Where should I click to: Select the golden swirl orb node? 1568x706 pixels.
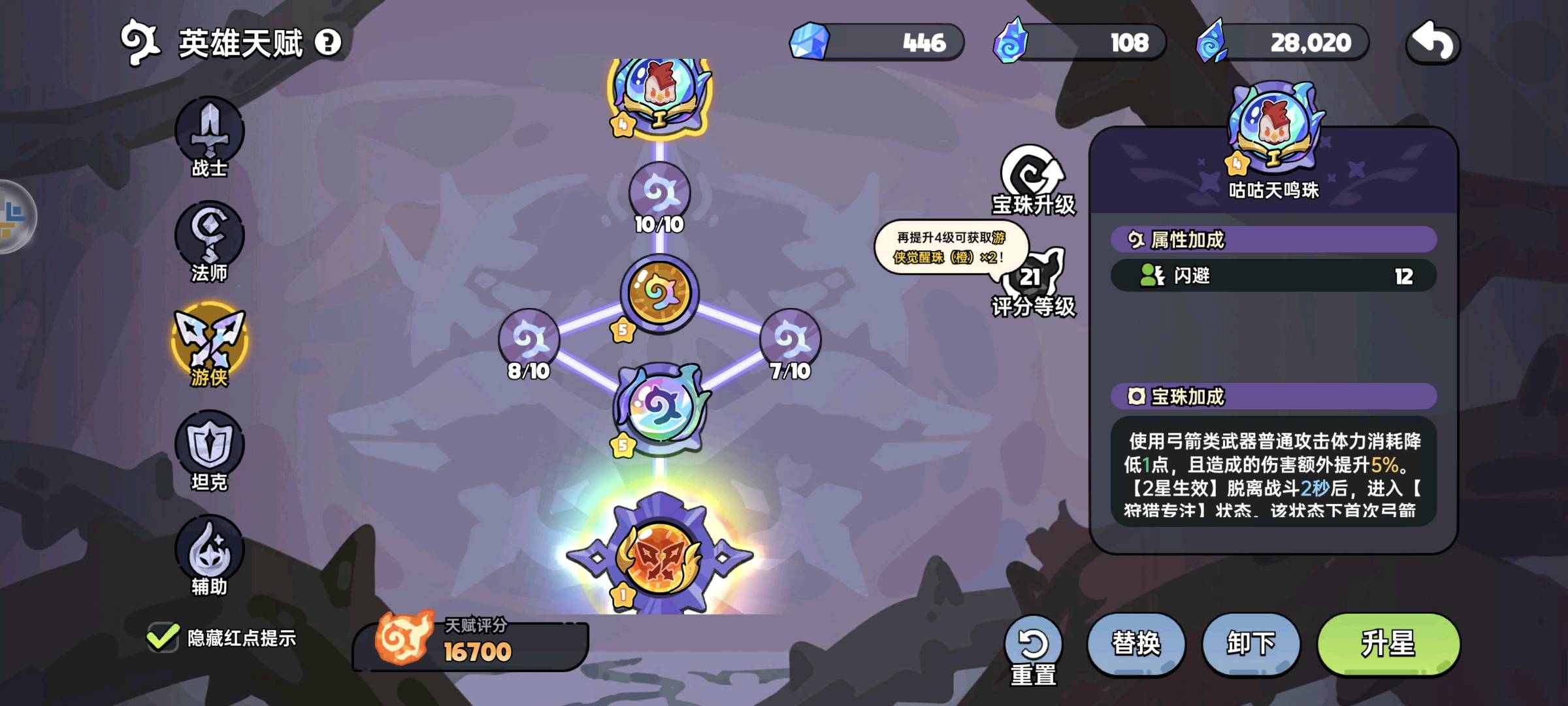pos(659,293)
